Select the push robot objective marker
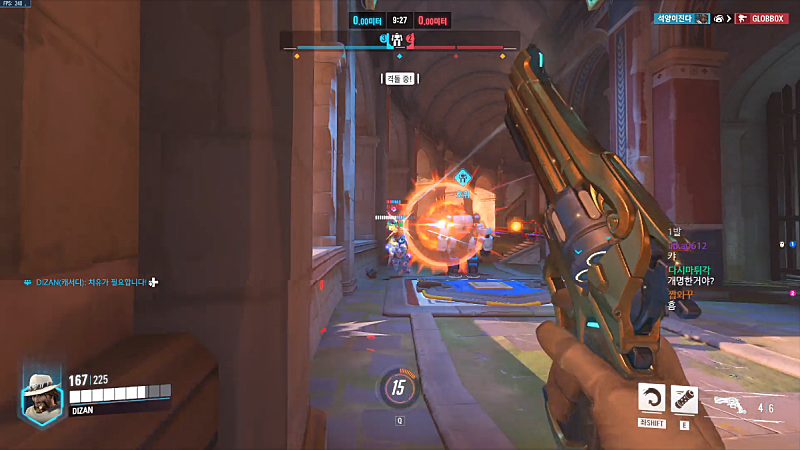 399,41
